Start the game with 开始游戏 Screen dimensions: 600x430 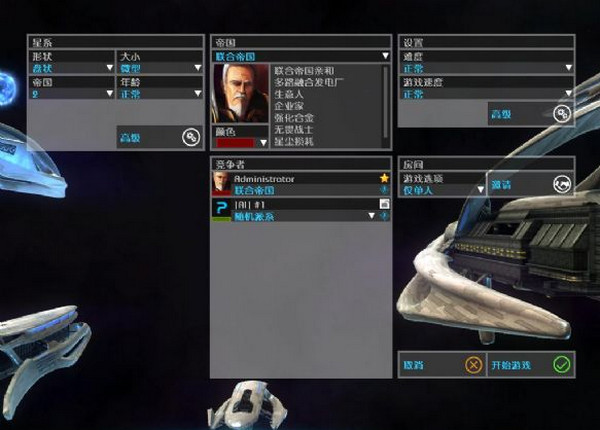[x=530, y=365]
